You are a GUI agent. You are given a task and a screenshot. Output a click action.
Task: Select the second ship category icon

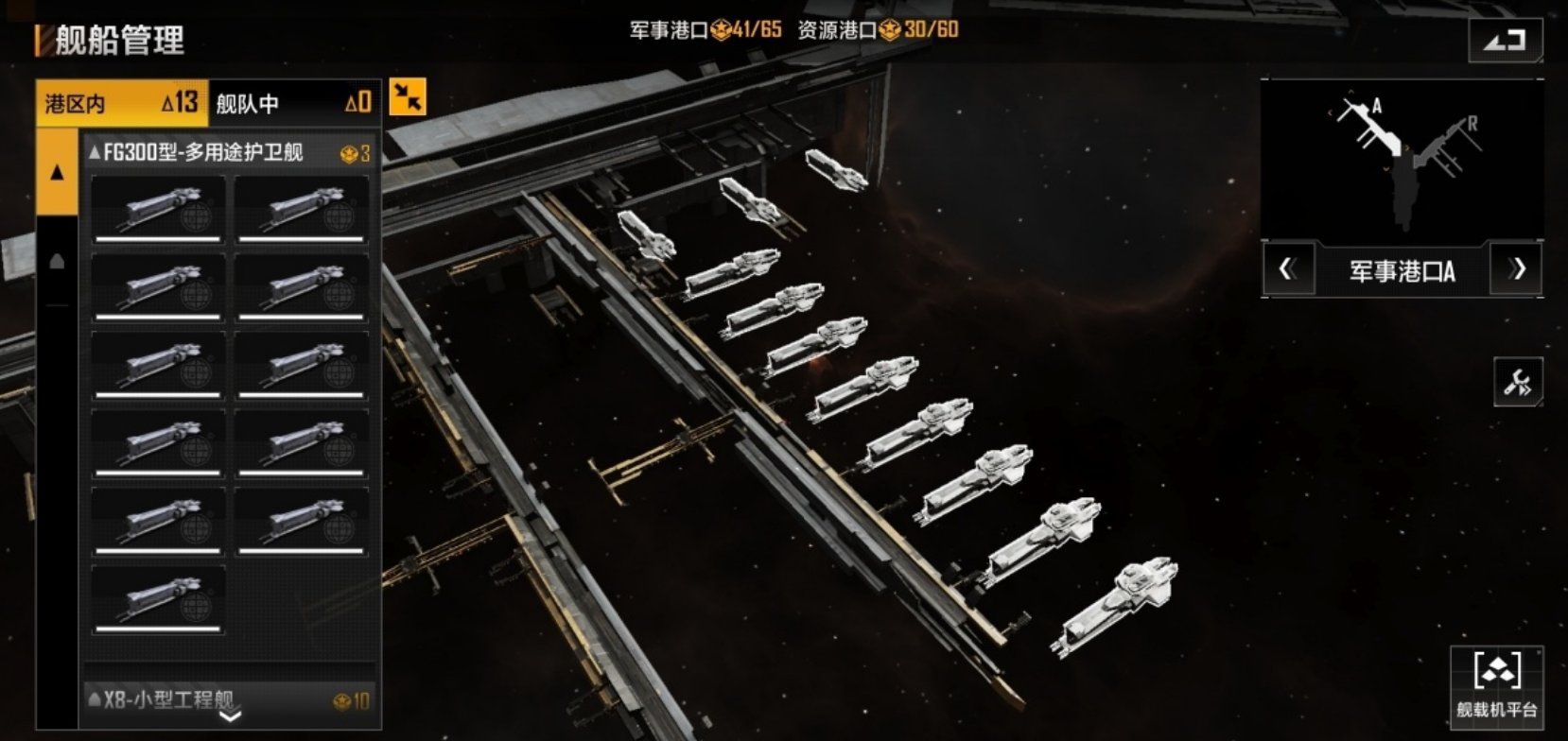point(57,262)
